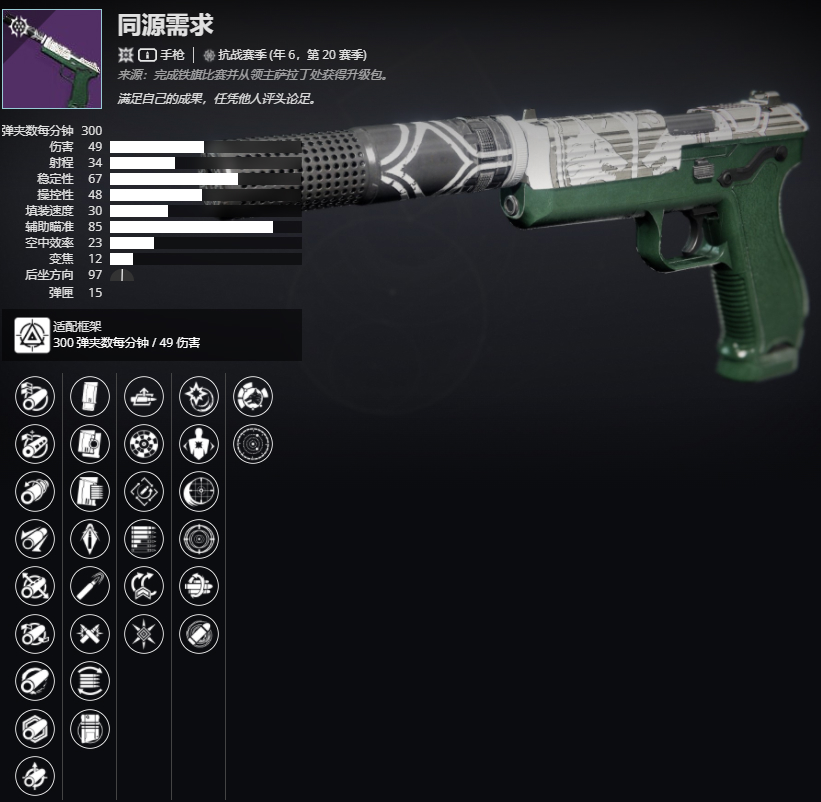This screenshot has height=802, width=821.
Task: Pick the single slanted bullet magazine perk
Action: 90,586
